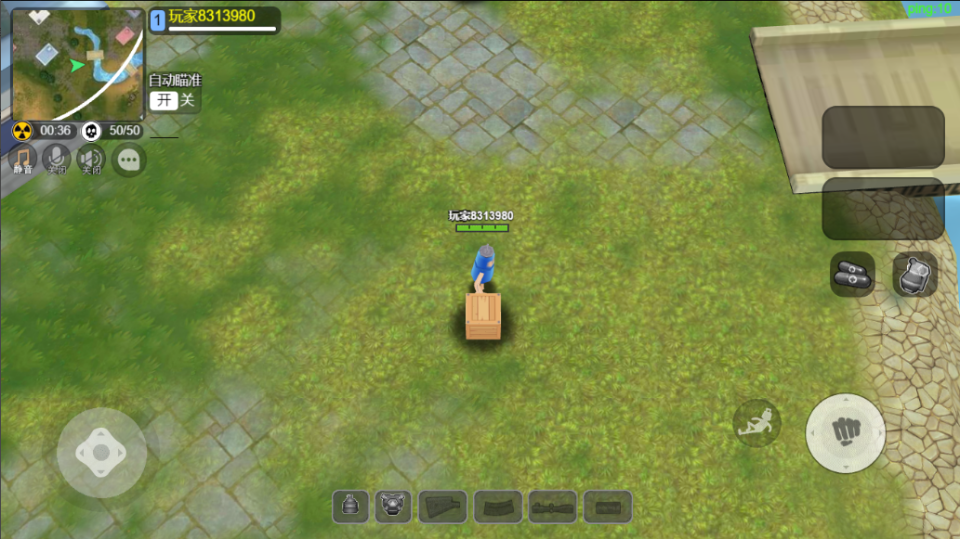The width and height of the screenshot is (960, 539).
Task: Toggle the speaker sound icon
Action: (x=91, y=159)
